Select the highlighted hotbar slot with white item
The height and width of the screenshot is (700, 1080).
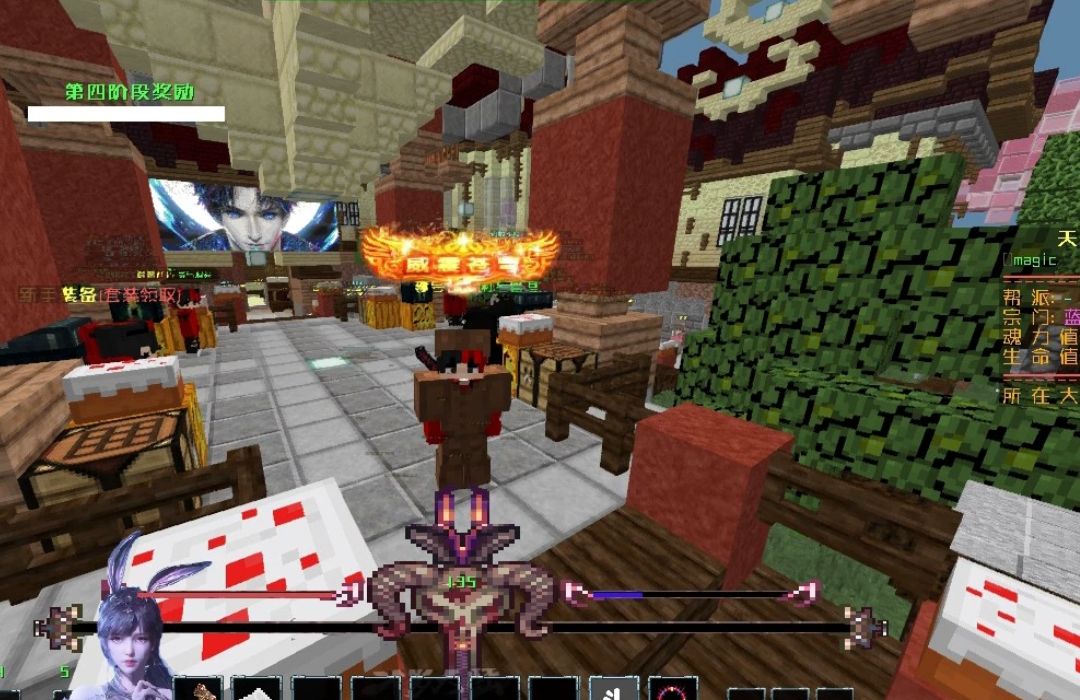pyautogui.click(x=612, y=689)
